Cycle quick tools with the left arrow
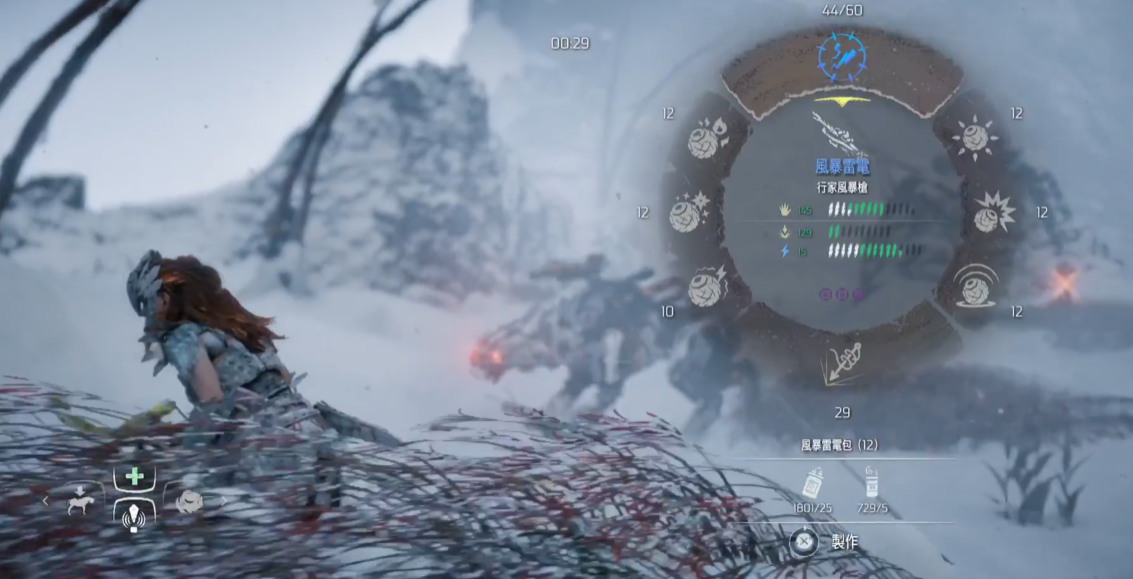1133x579 pixels. click(x=45, y=500)
